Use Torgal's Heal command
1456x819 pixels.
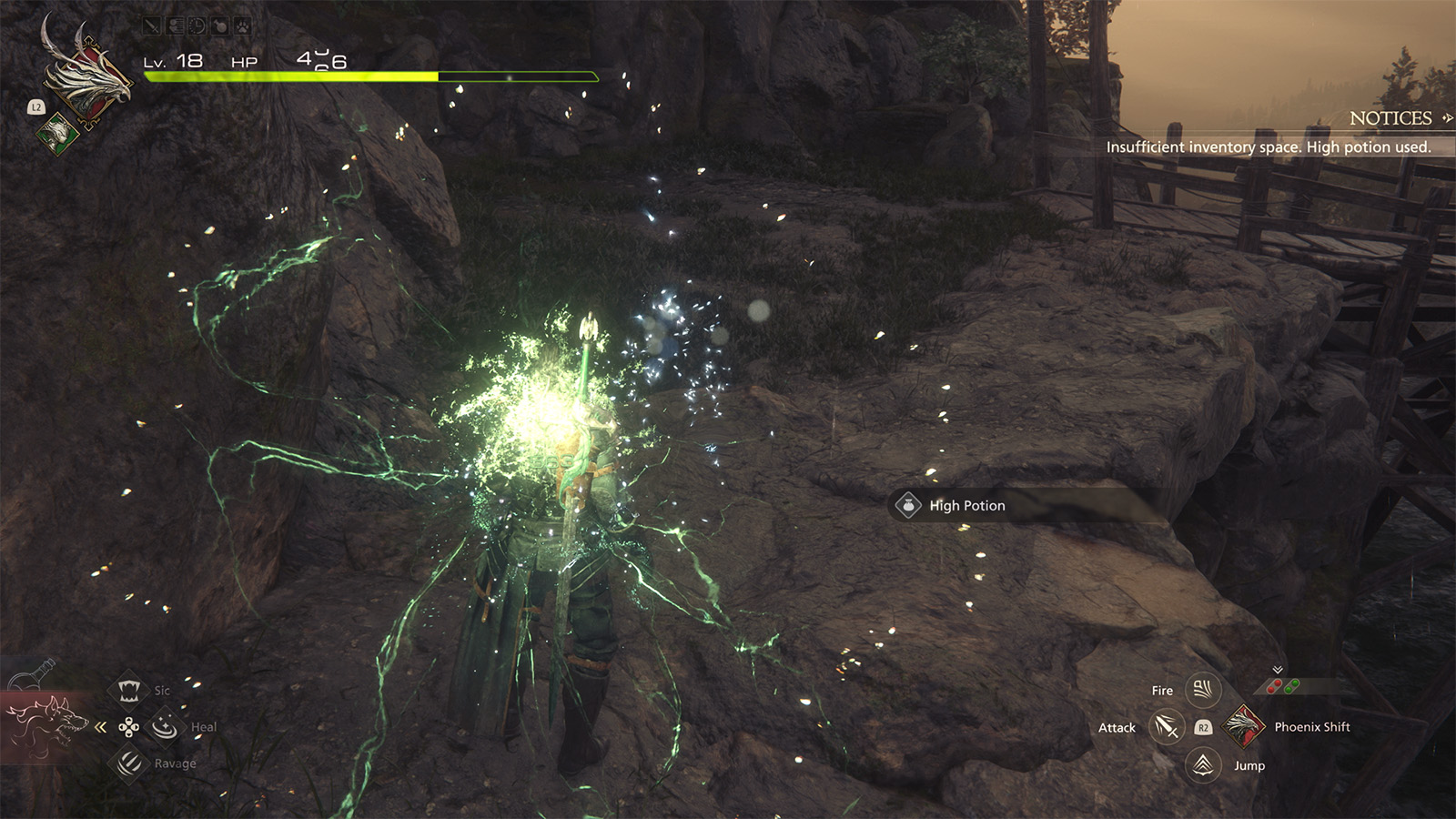point(165,727)
